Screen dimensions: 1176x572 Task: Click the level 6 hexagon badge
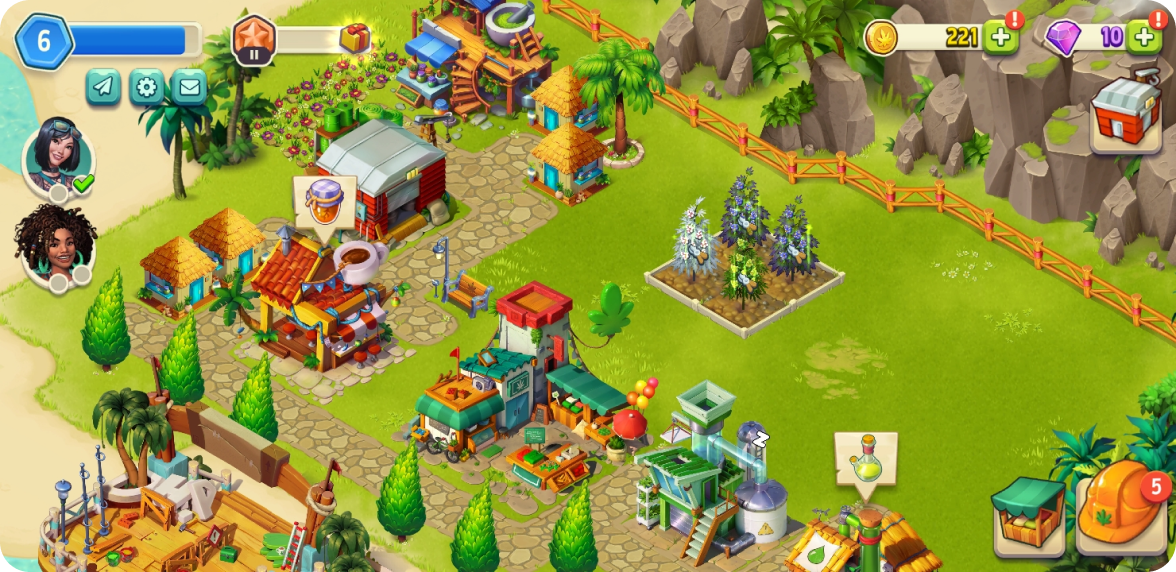tap(43, 41)
